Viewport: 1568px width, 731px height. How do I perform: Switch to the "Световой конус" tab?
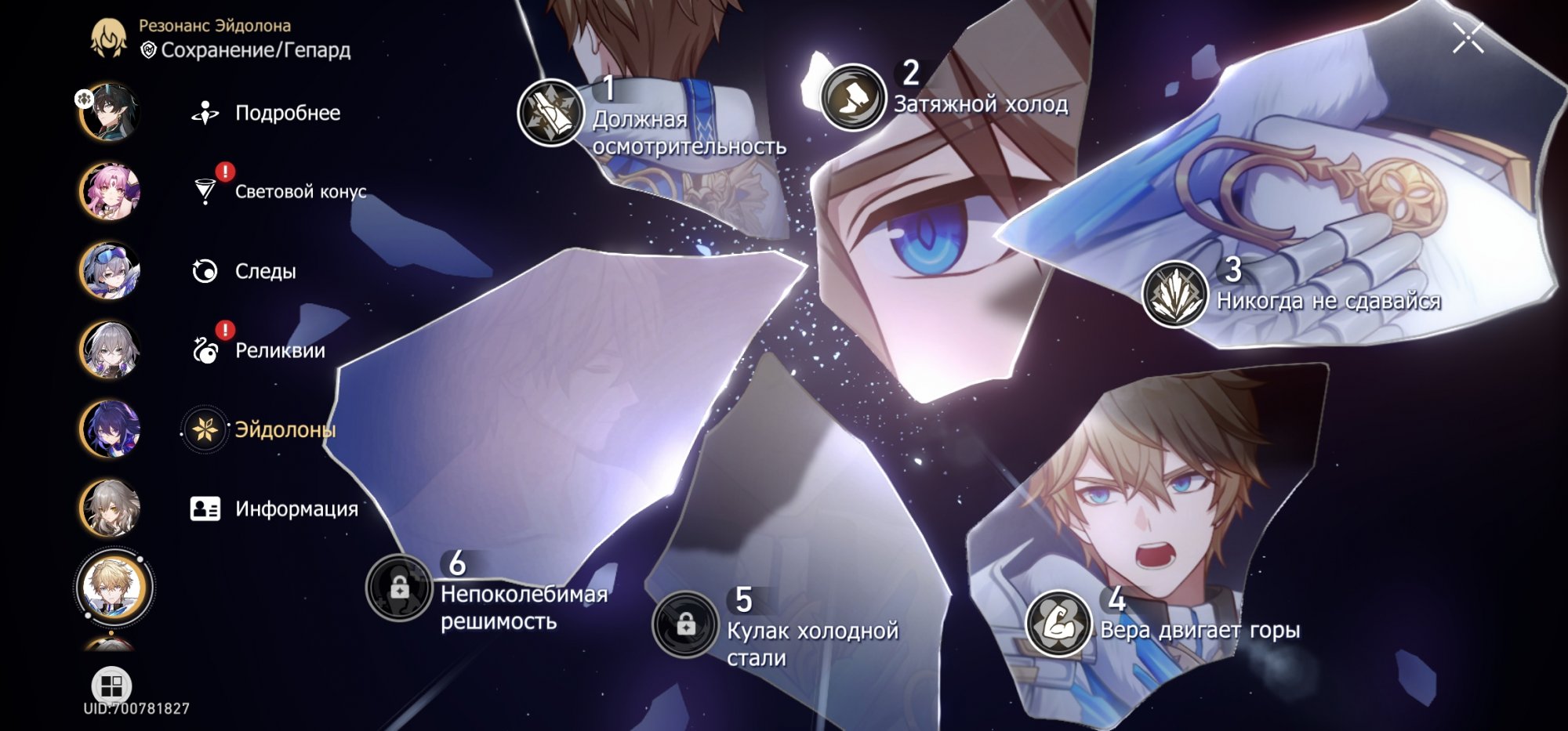pyautogui.click(x=301, y=189)
